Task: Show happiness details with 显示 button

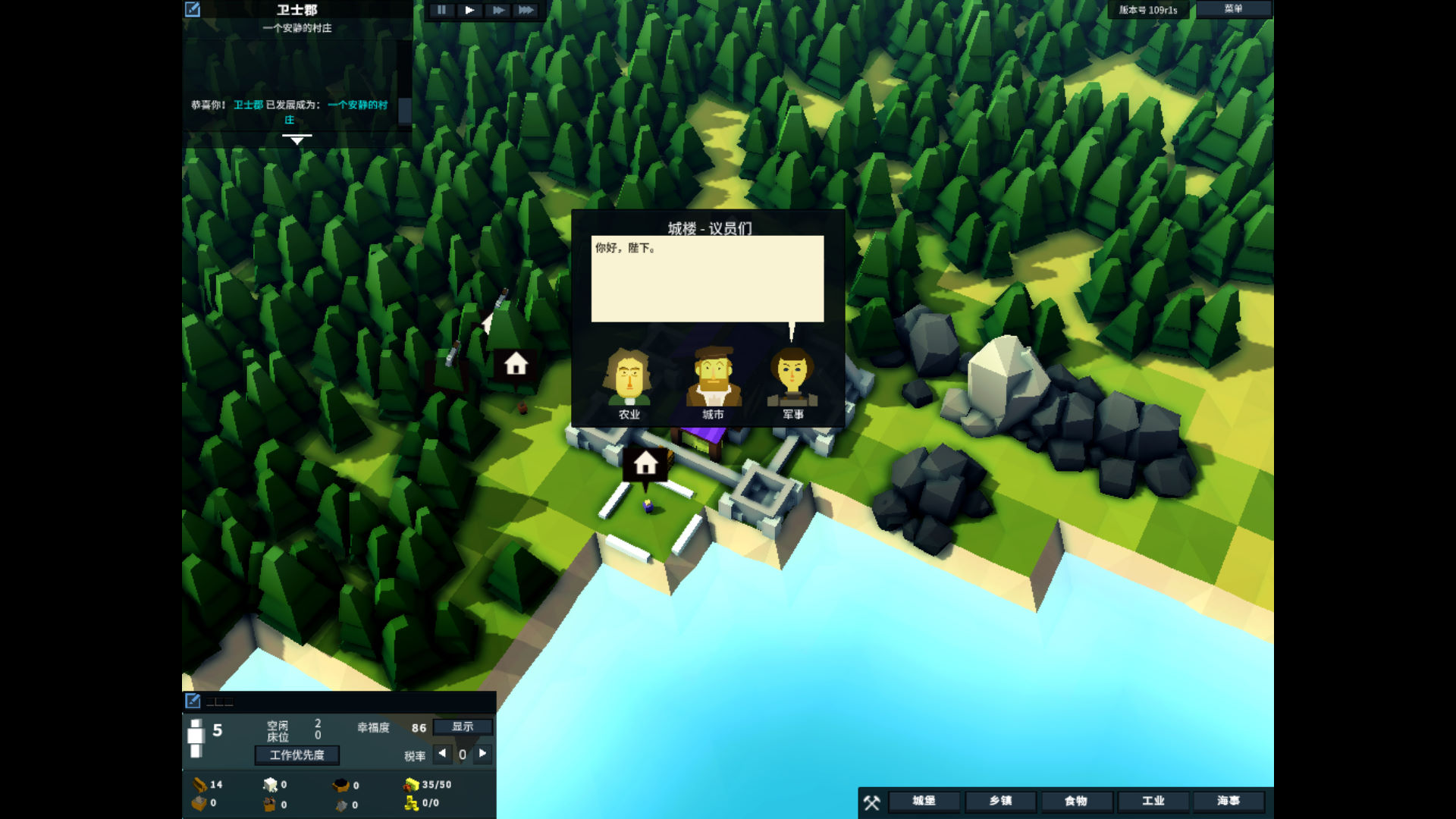Action: (463, 726)
